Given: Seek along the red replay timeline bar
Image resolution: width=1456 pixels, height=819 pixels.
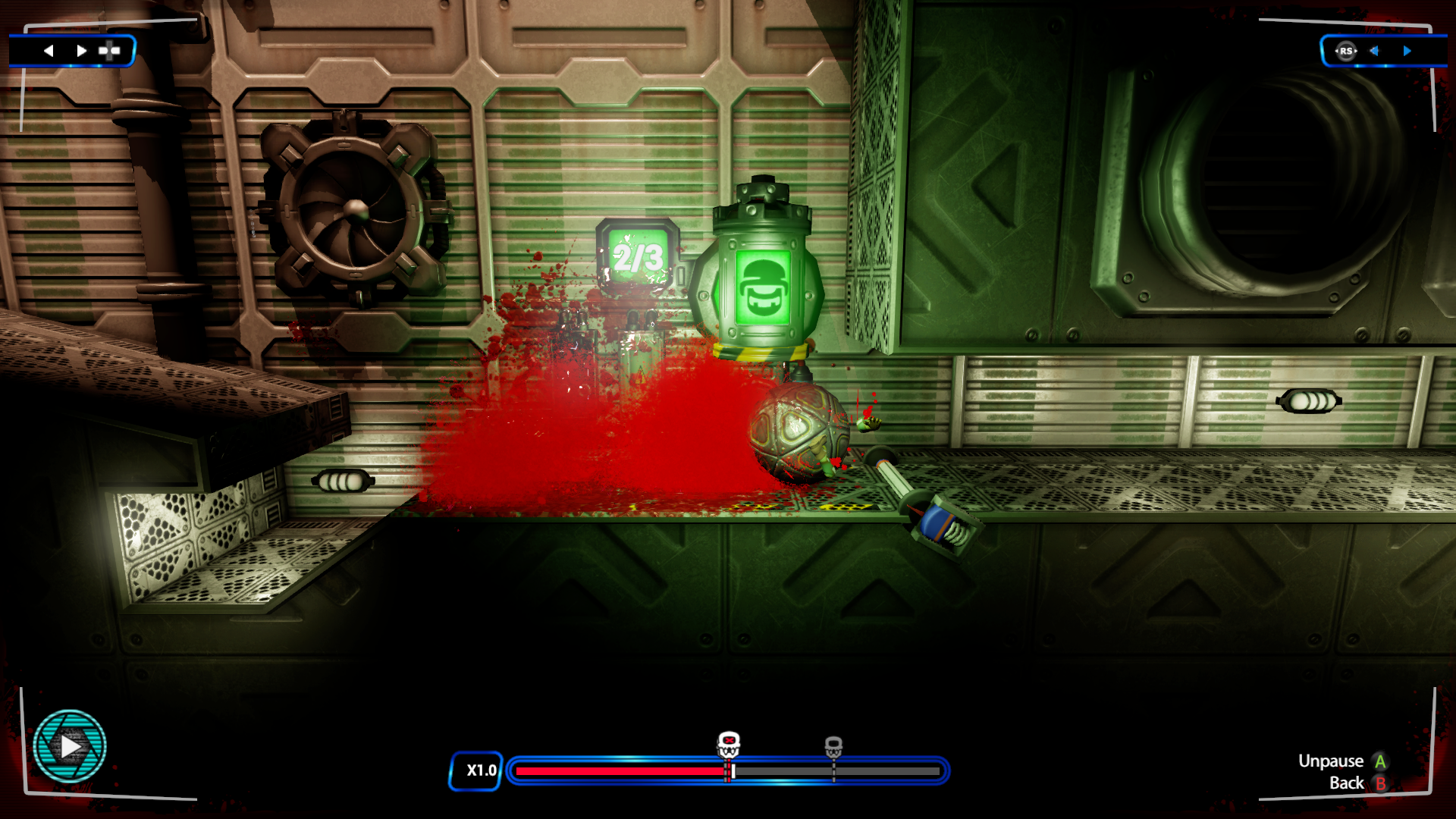Looking at the screenshot, I should tap(622, 771).
